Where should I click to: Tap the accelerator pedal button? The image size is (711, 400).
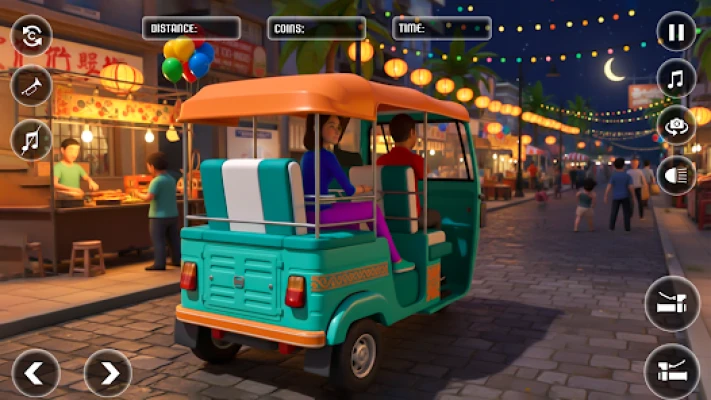click(x=672, y=371)
